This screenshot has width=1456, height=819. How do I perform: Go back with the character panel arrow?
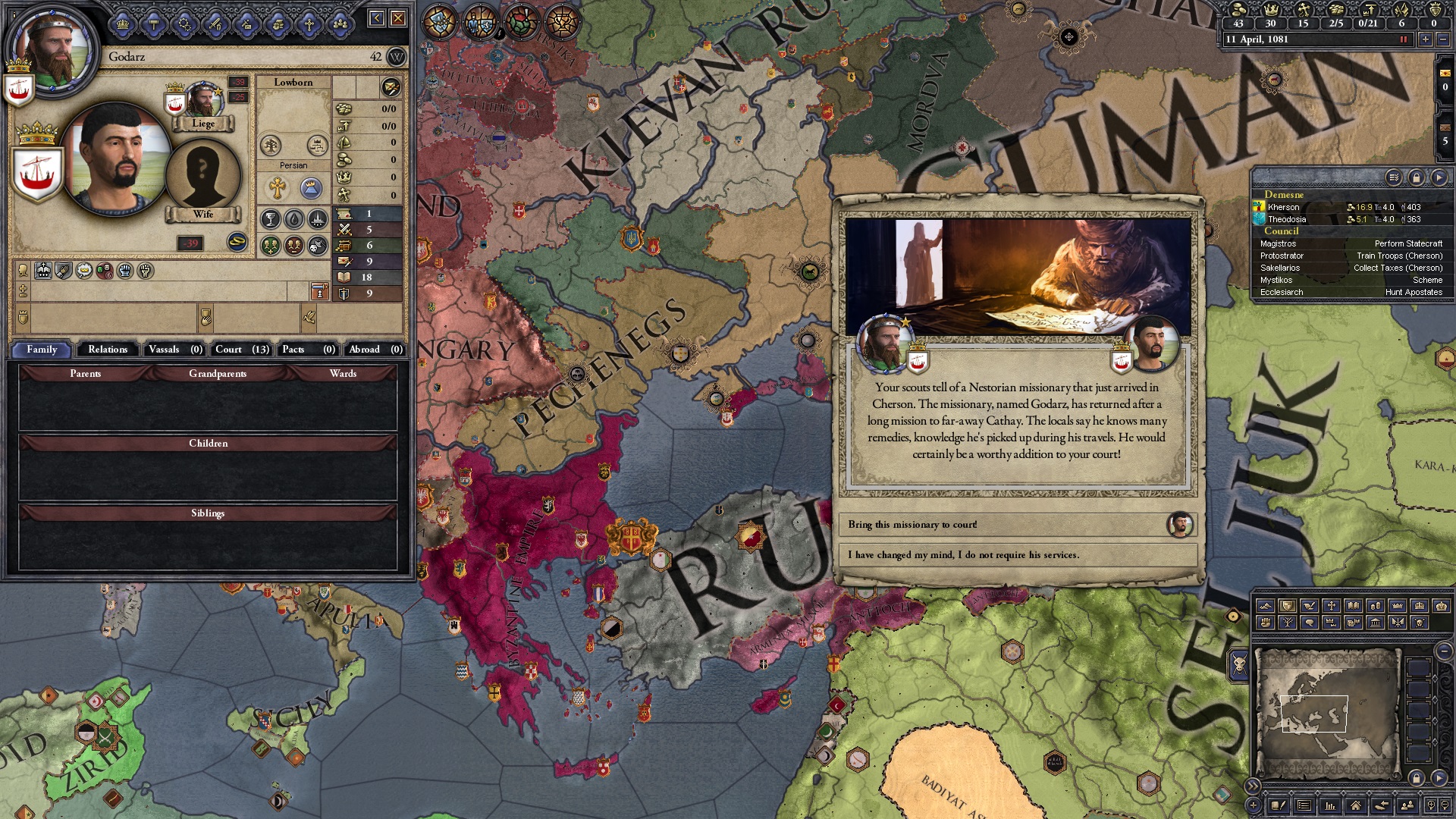(x=377, y=18)
